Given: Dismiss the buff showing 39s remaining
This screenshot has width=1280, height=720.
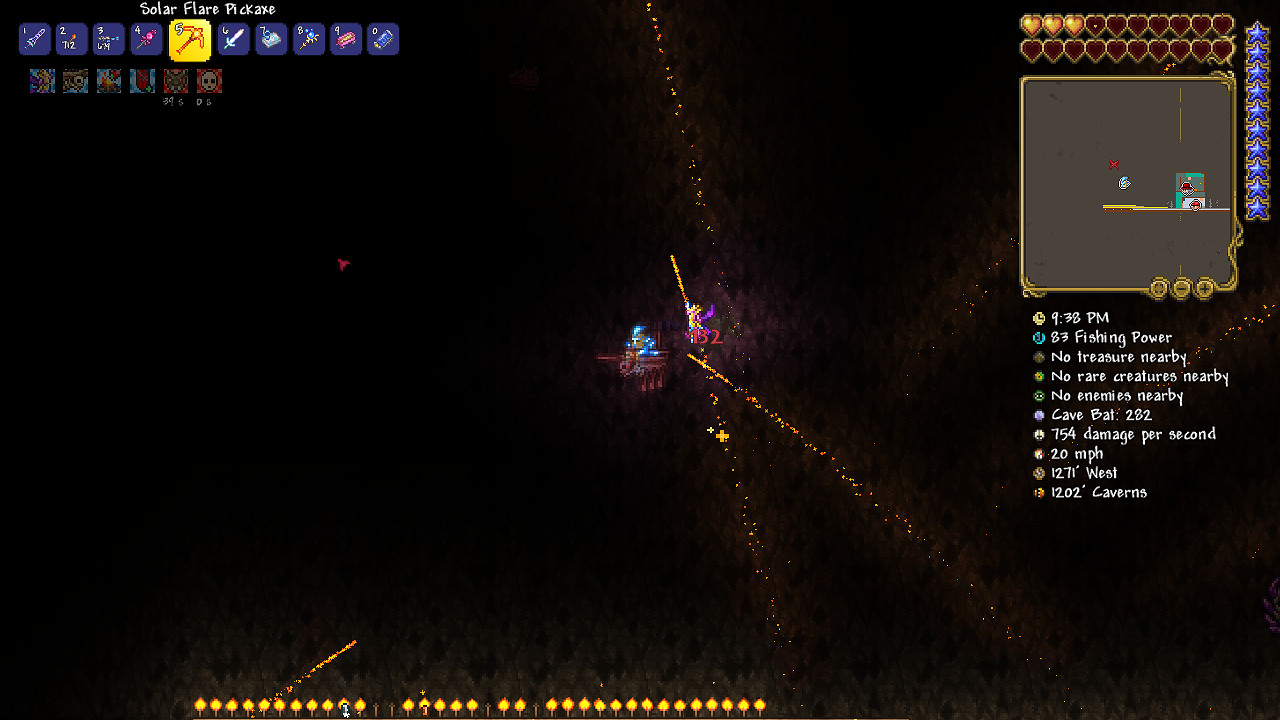Looking at the screenshot, I should (176, 80).
